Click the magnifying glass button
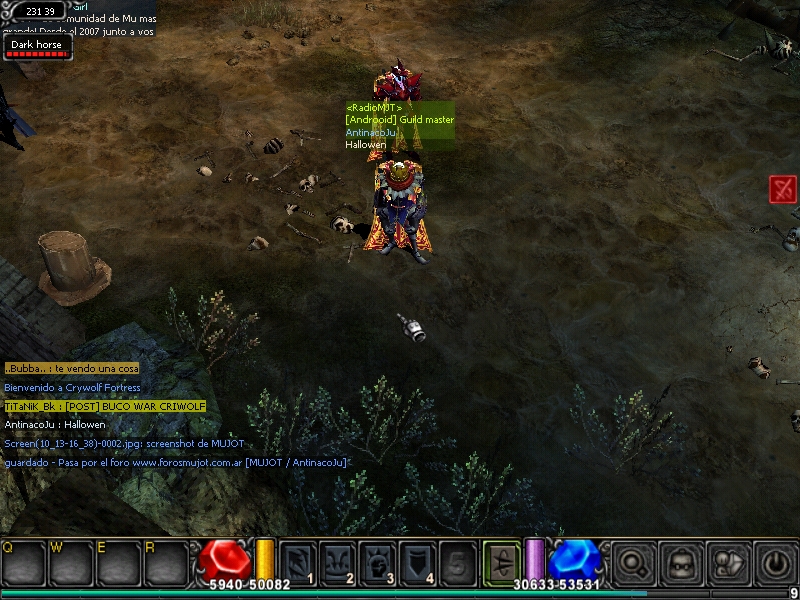Screen dimensions: 800x600 click(634, 563)
